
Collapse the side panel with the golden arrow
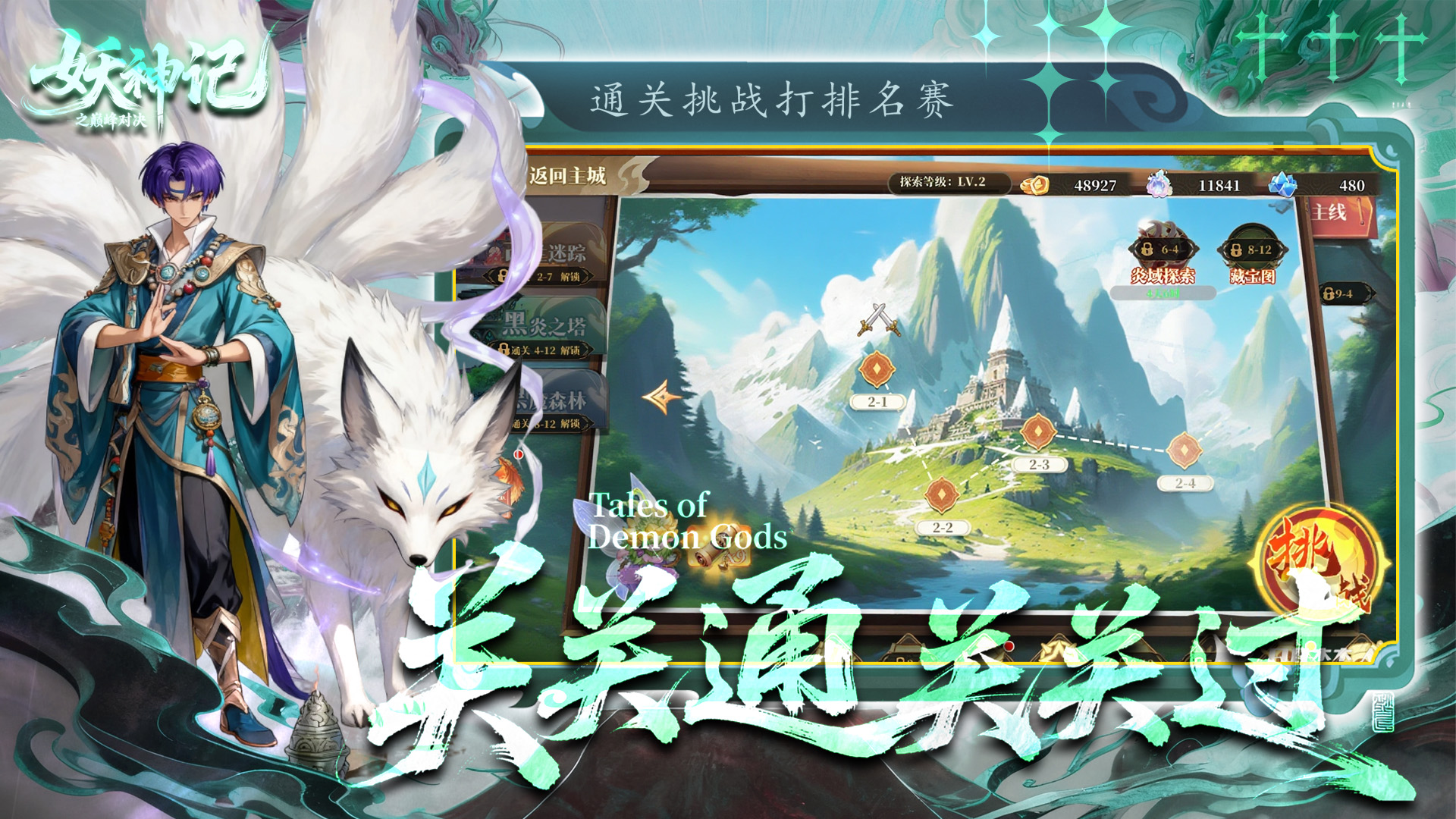point(661,397)
